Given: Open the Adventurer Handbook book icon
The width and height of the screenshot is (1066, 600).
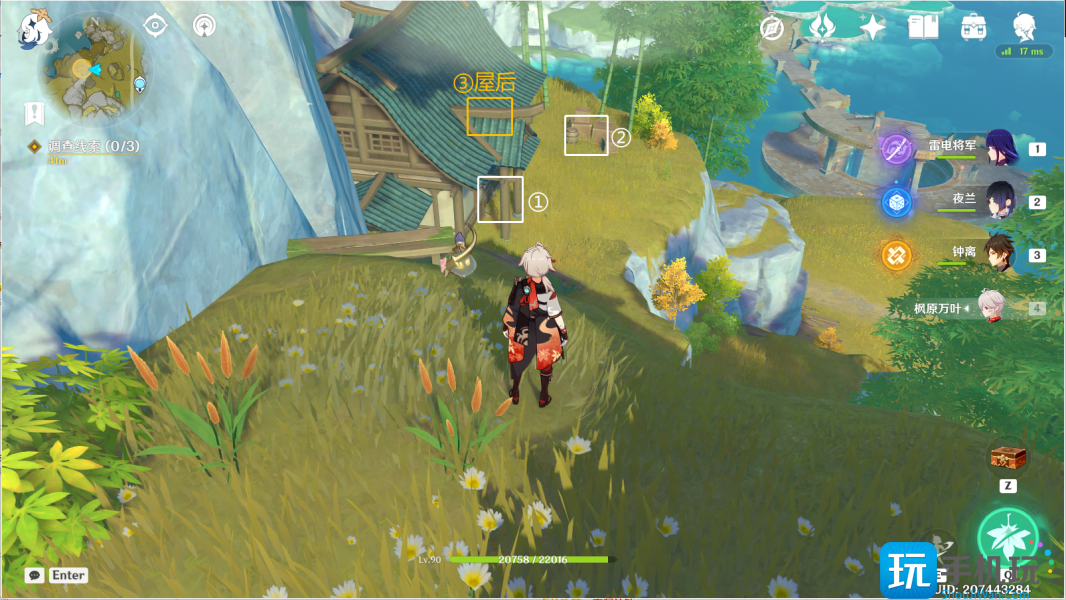Looking at the screenshot, I should tap(923, 27).
